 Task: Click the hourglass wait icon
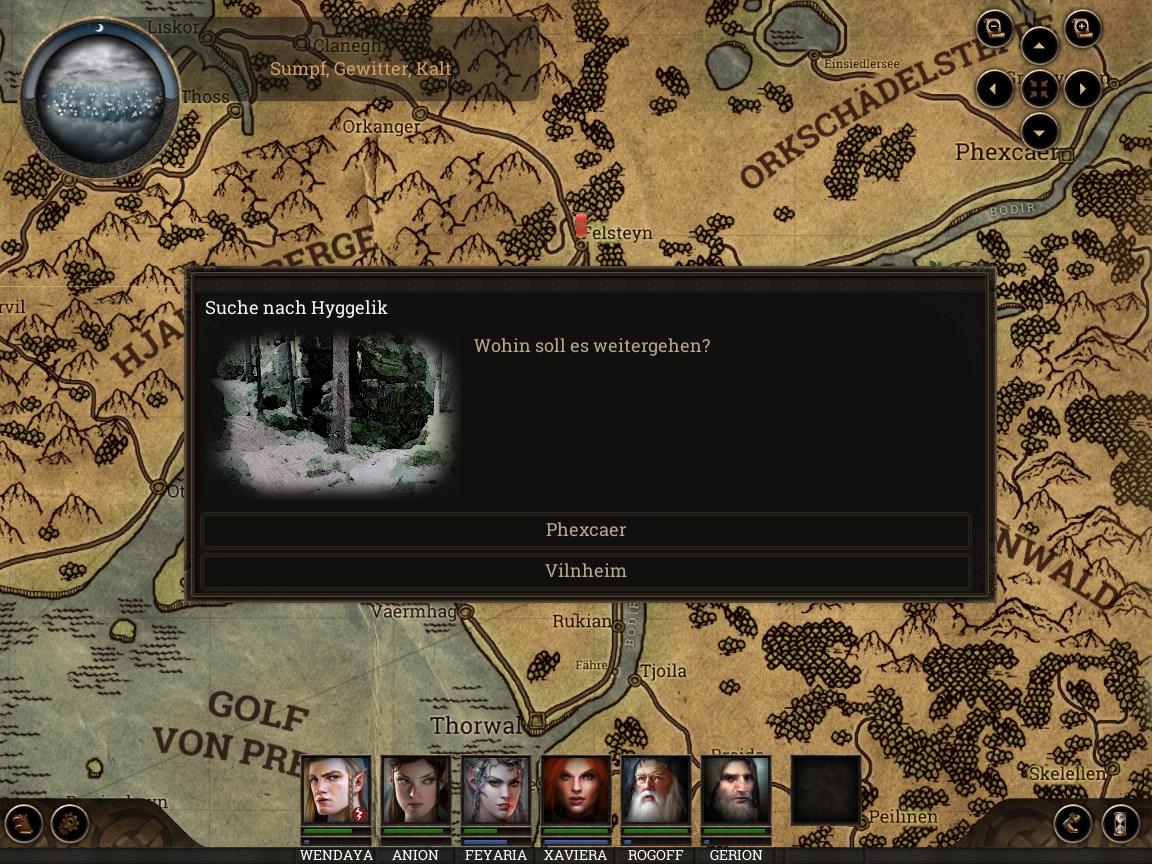click(1120, 824)
